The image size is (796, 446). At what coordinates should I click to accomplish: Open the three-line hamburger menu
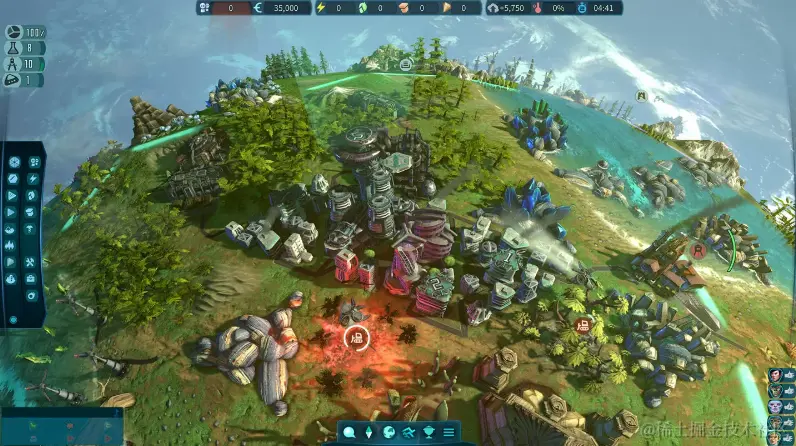[x=450, y=432]
